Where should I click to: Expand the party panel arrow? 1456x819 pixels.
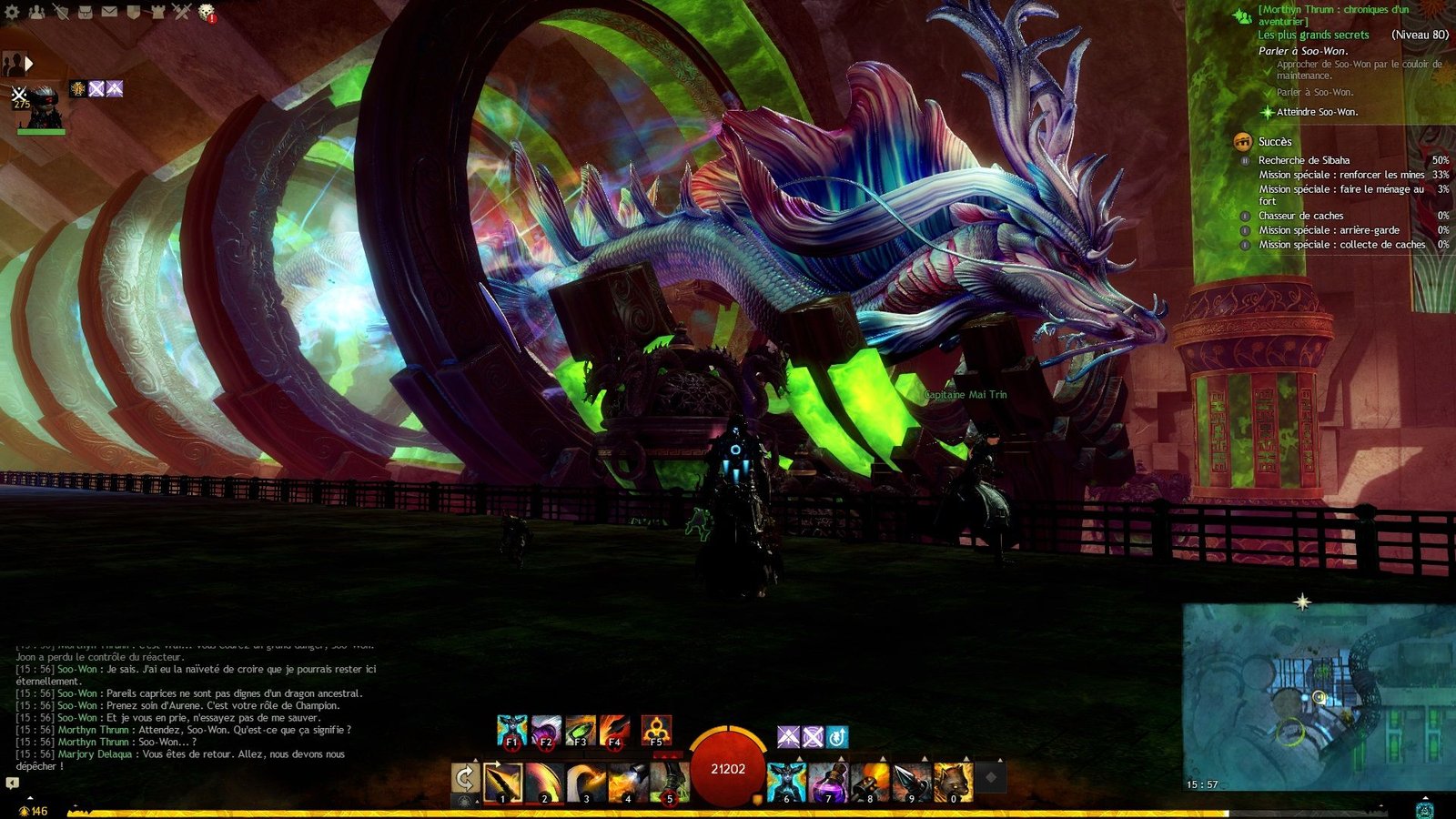[x=29, y=64]
